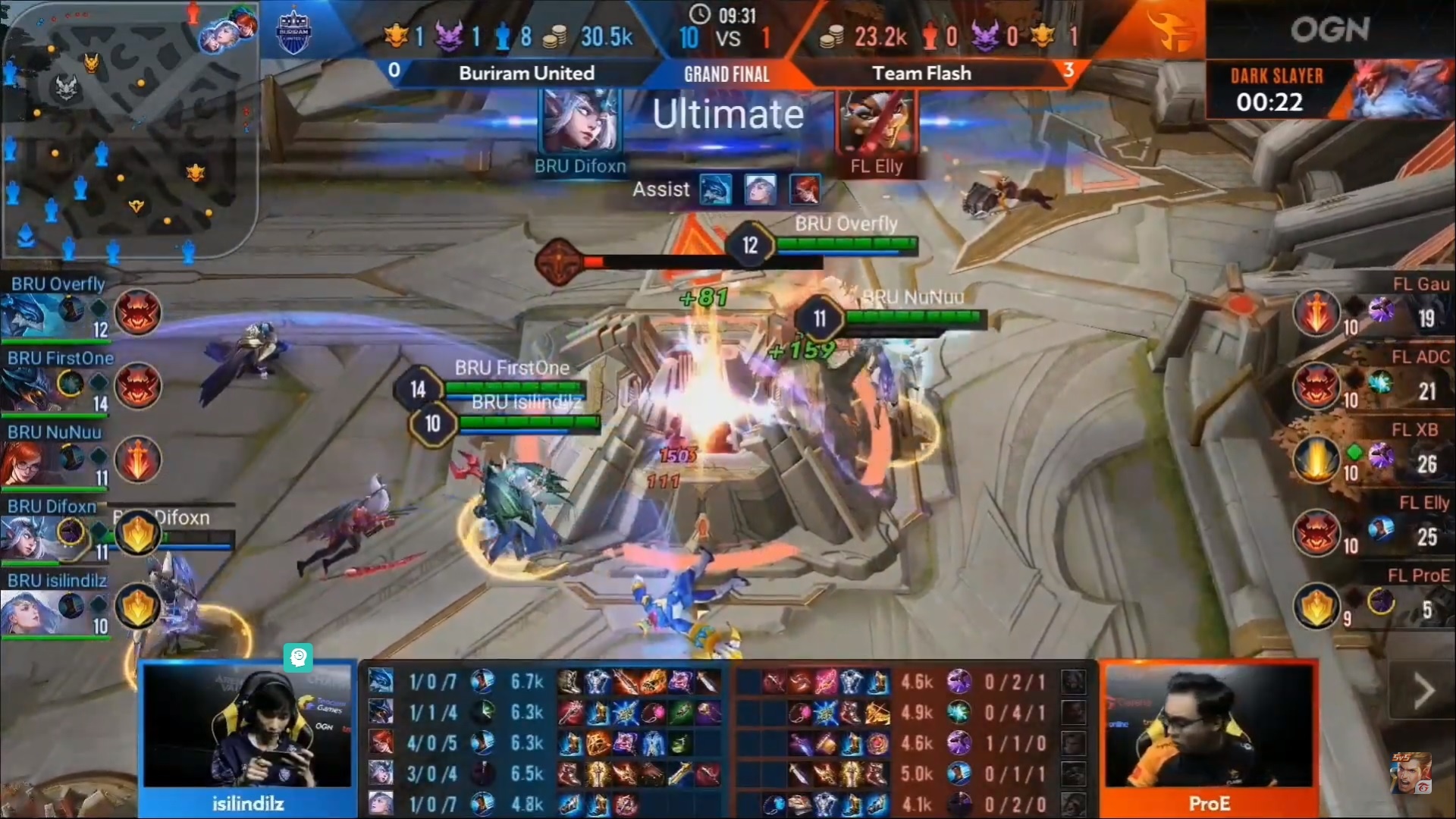Toggle the BRU NuNuu red buff indicator

click(137, 460)
